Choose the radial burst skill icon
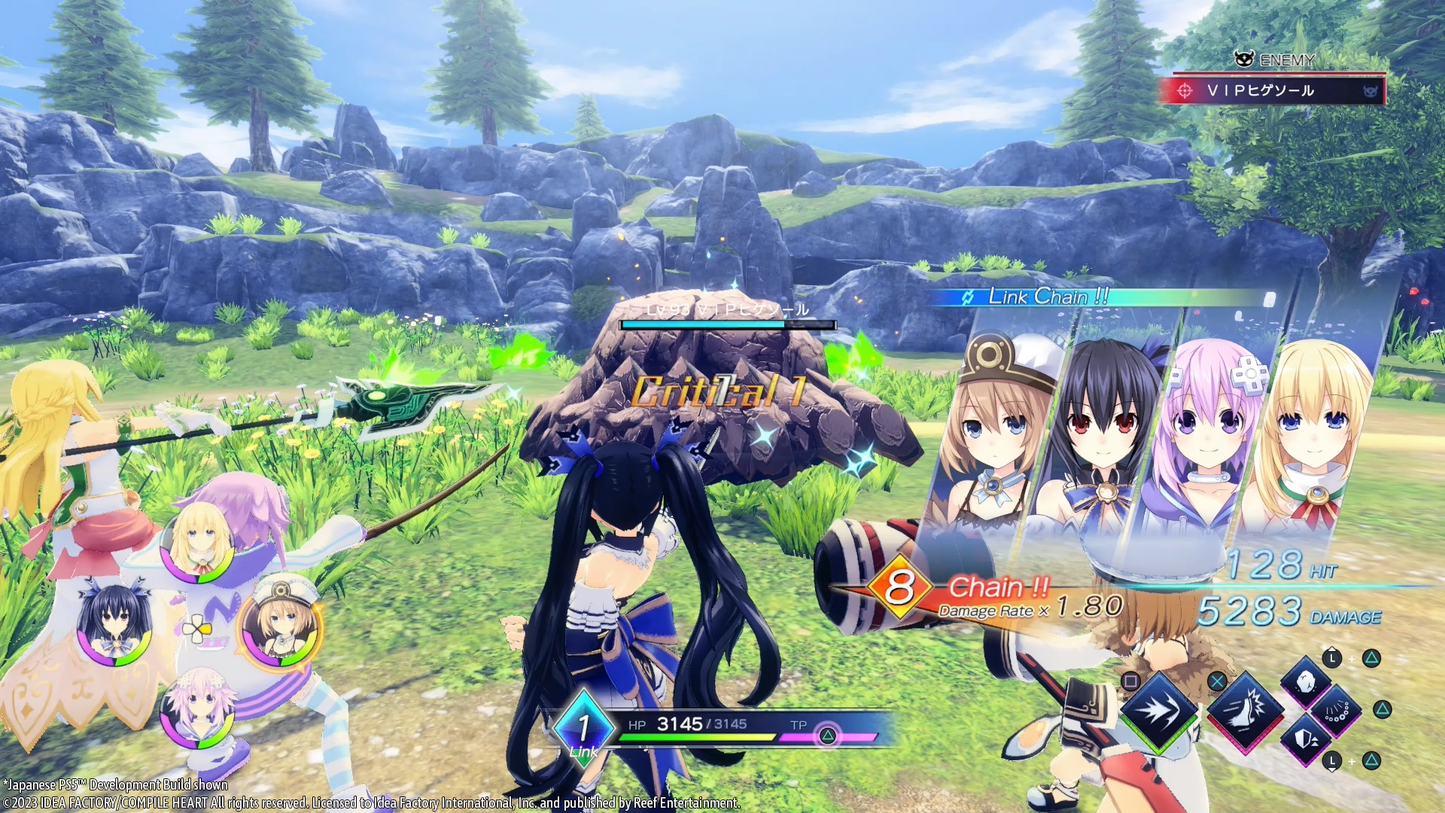 click(x=1337, y=716)
